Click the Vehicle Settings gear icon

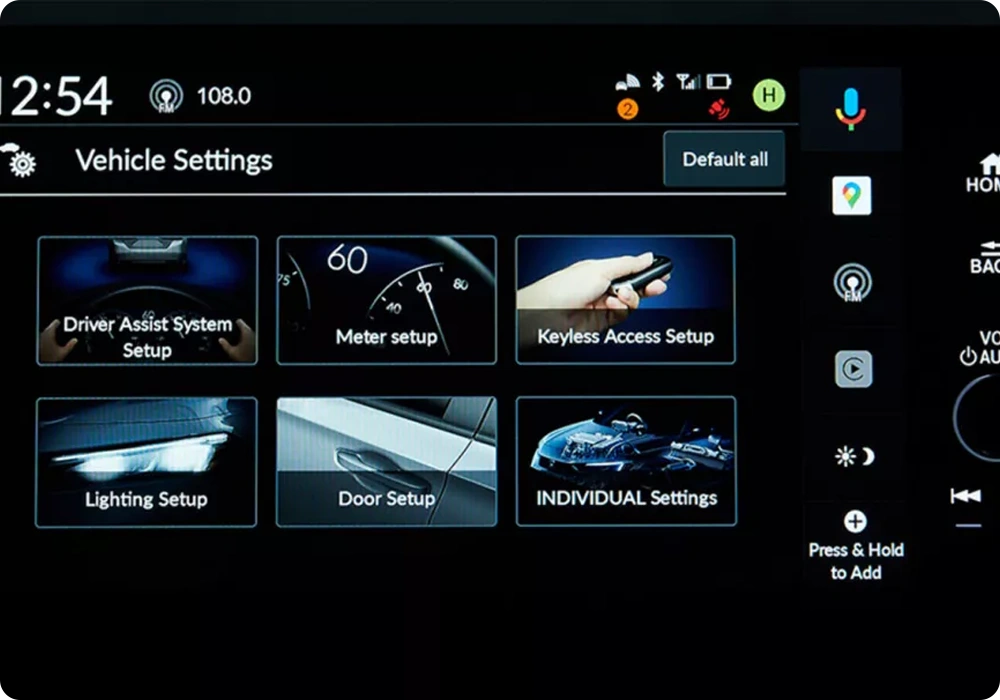click(19, 160)
